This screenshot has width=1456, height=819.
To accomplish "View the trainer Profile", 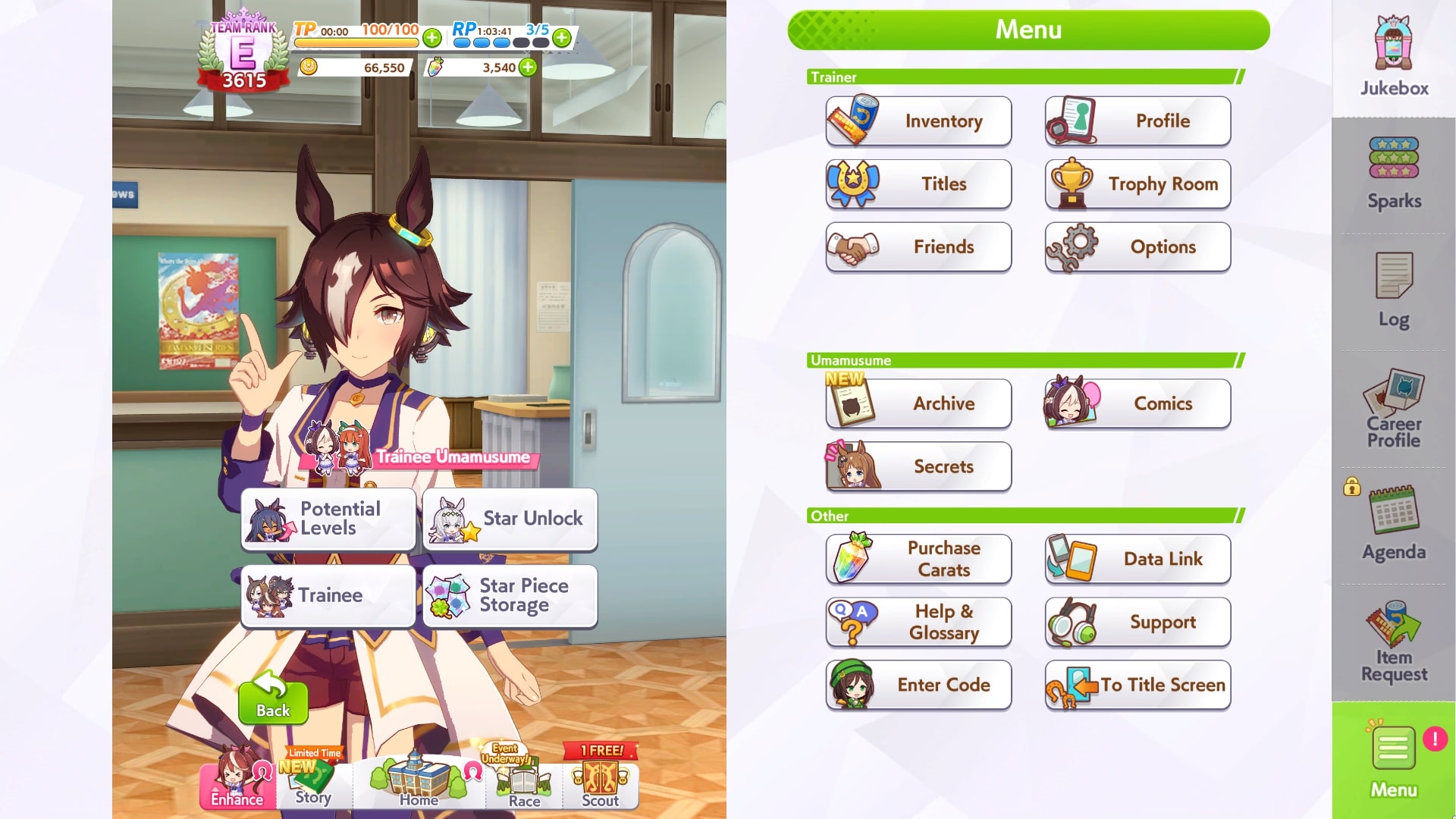I will 1137,121.
